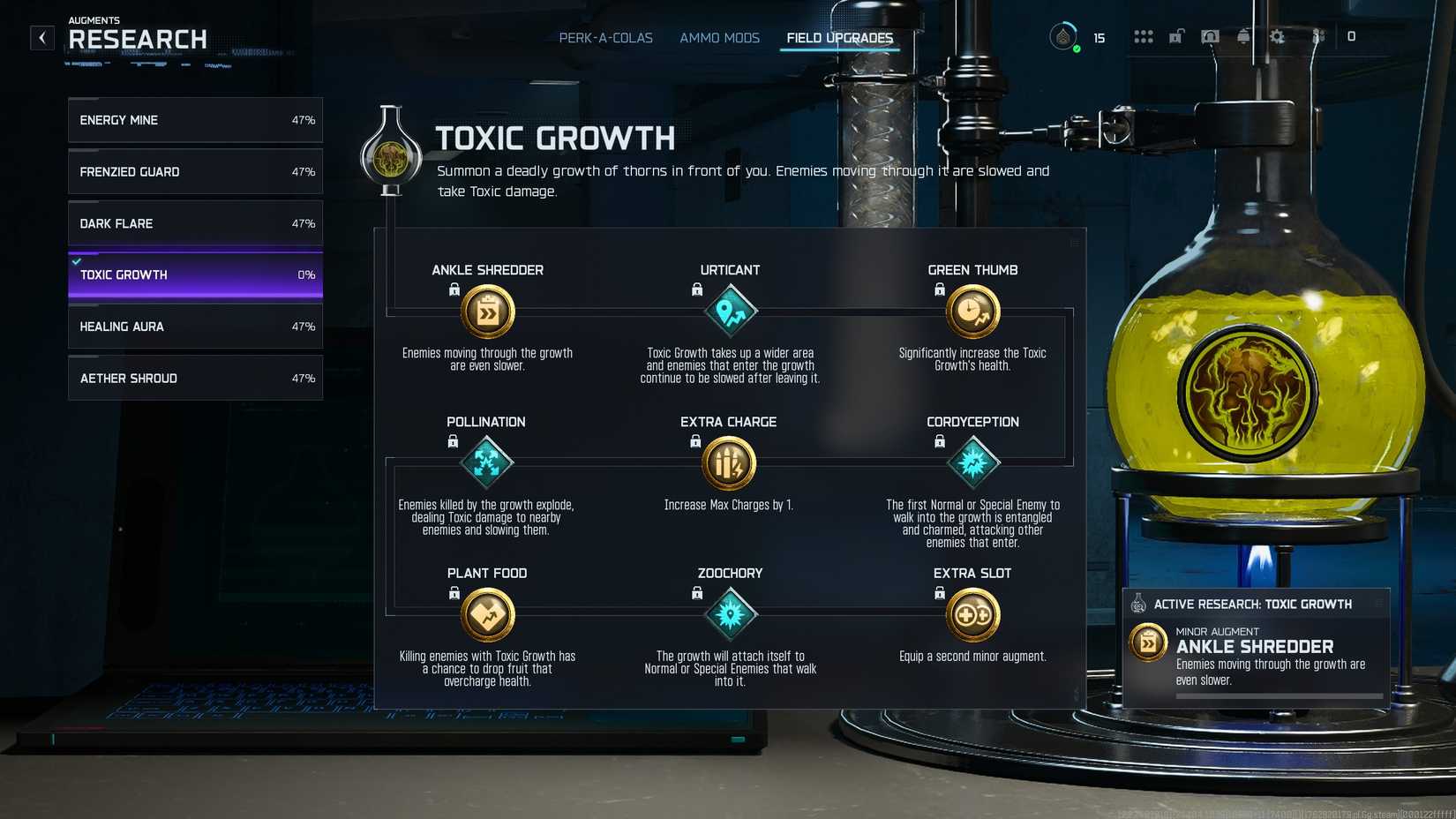Select Energy Mine from the research list
The width and height of the screenshot is (1456, 819).
tap(194, 120)
